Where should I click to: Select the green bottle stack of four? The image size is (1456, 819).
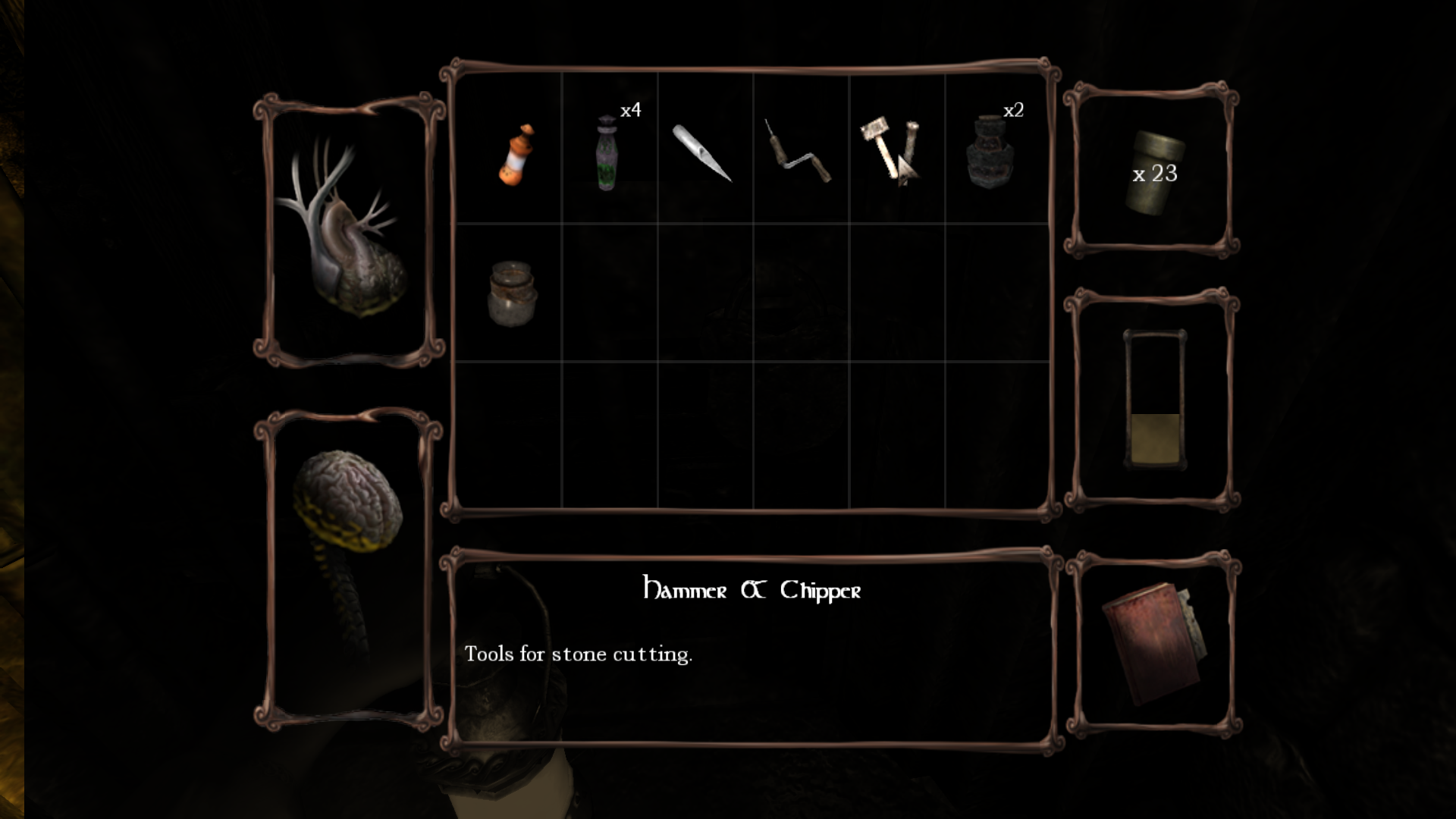(x=607, y=153)
